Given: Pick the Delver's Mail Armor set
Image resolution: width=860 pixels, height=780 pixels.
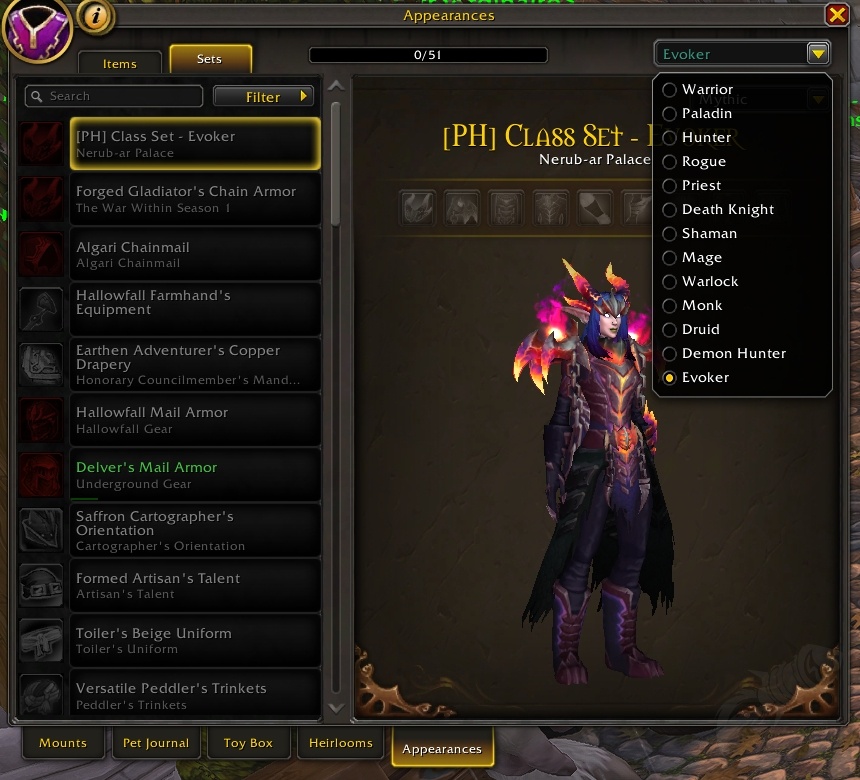Looking at the screenshot, I should pyautogui.click(x=195, y=475).
